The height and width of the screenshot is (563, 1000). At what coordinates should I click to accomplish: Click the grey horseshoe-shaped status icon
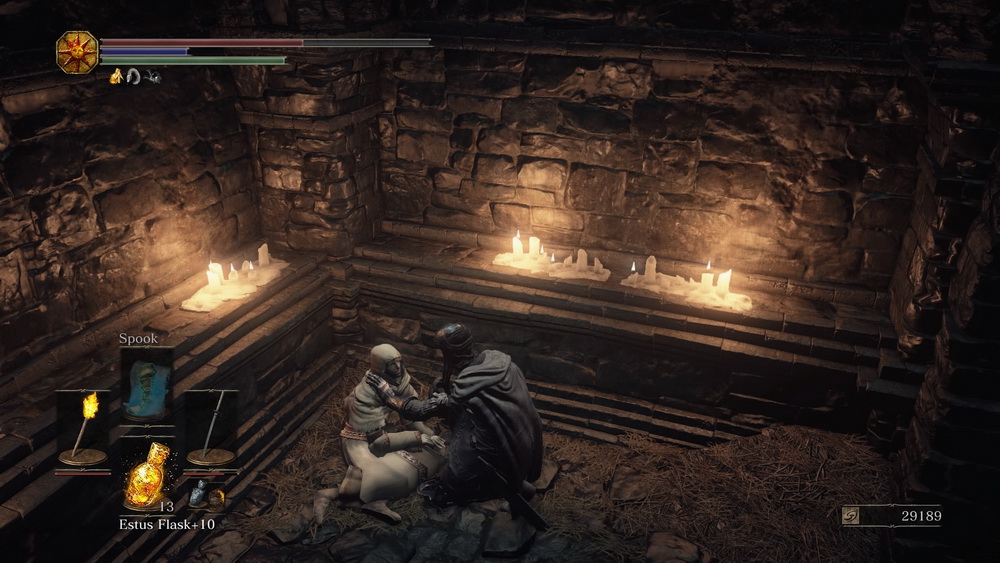click(x=133, y=75)
